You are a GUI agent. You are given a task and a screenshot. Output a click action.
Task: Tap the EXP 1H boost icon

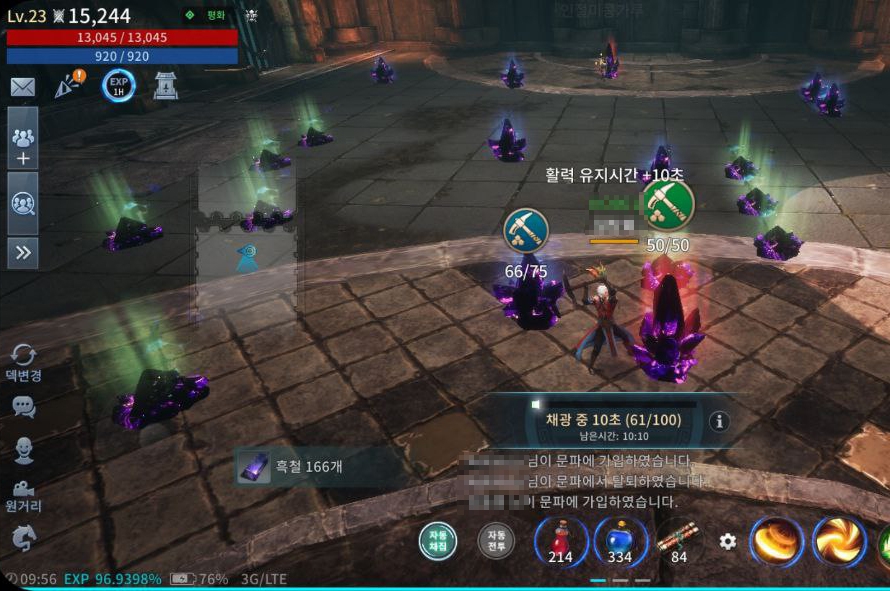118,86
